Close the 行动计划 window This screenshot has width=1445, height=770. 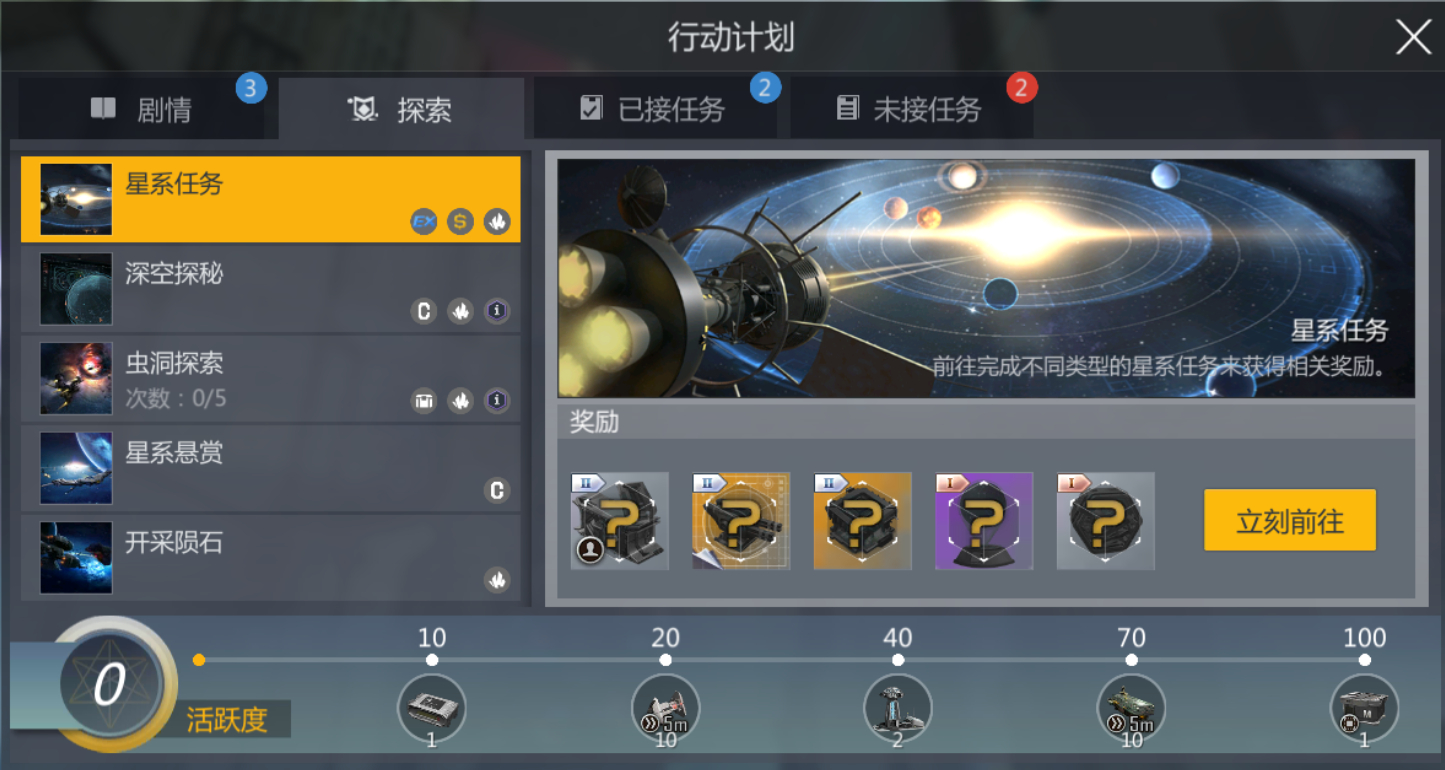(x=1412, y=38)
